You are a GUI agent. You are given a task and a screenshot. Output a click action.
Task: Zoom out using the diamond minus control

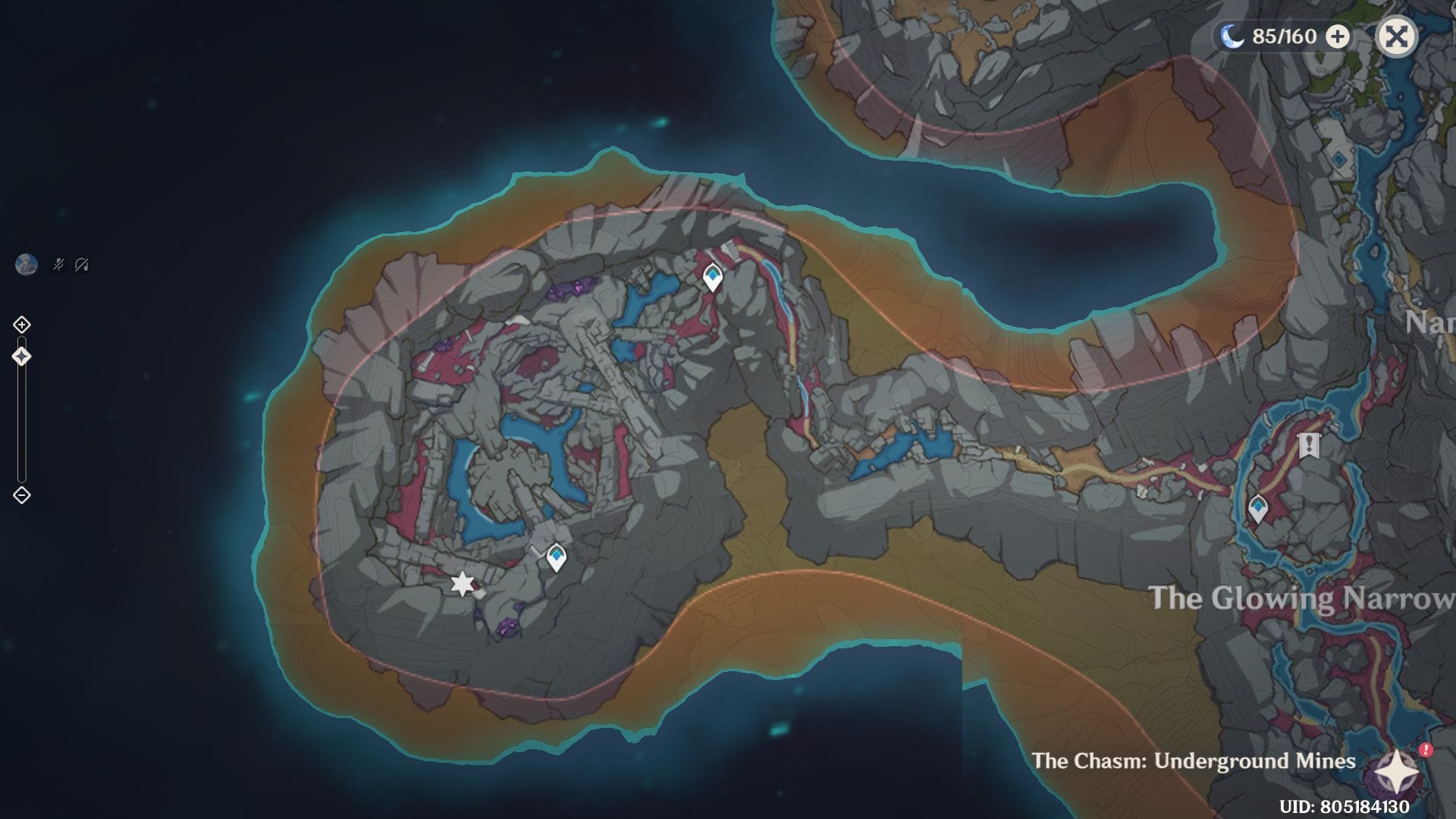click(x=22, y=496)
